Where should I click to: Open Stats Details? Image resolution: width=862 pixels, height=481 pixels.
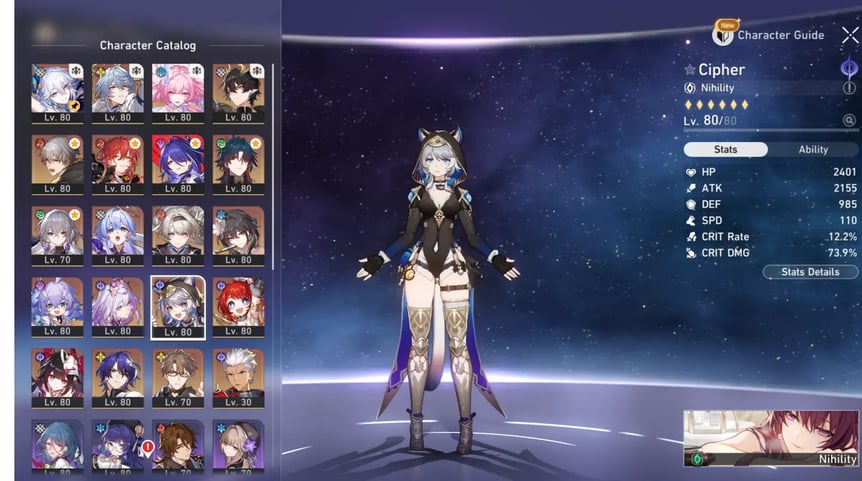coord(810,272)
